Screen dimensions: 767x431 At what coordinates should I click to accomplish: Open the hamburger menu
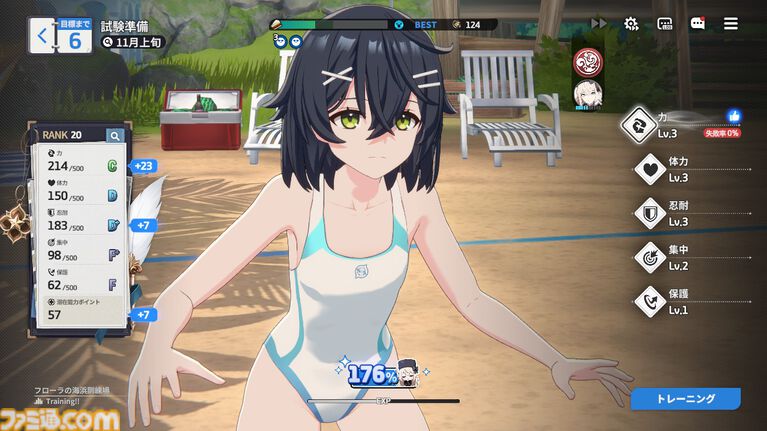pyautogui.click(x=731, y=23)
